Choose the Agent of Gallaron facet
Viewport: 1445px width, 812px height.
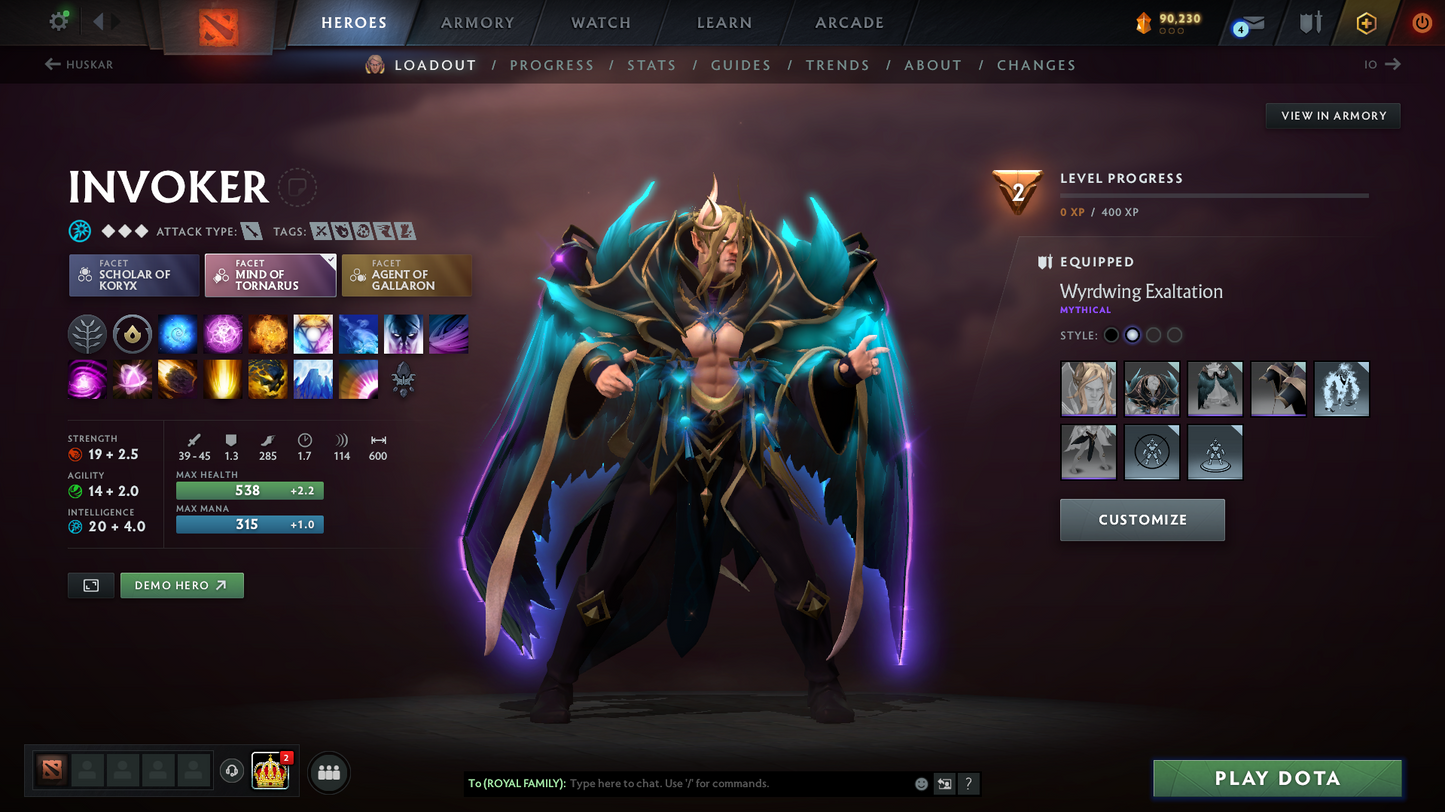pos(406,276)
